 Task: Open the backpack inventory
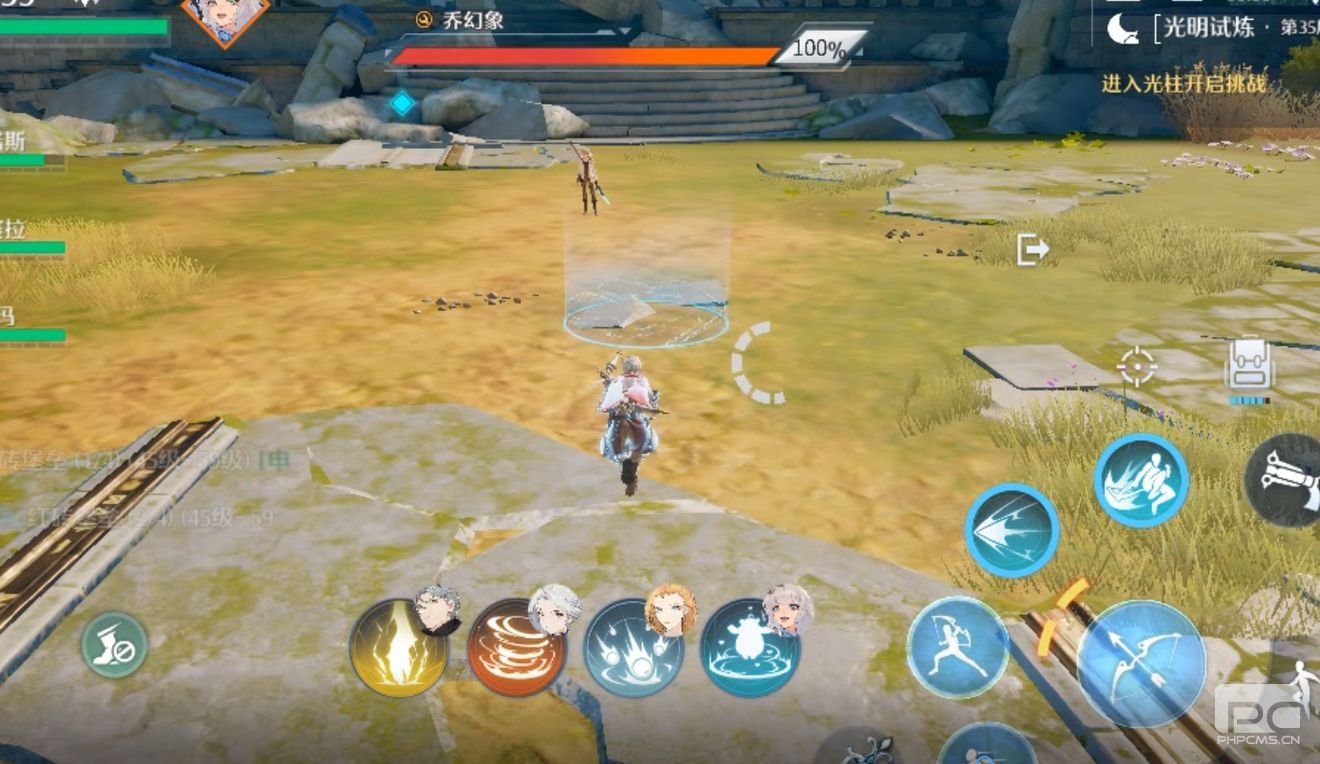[x=1248, y=365]
